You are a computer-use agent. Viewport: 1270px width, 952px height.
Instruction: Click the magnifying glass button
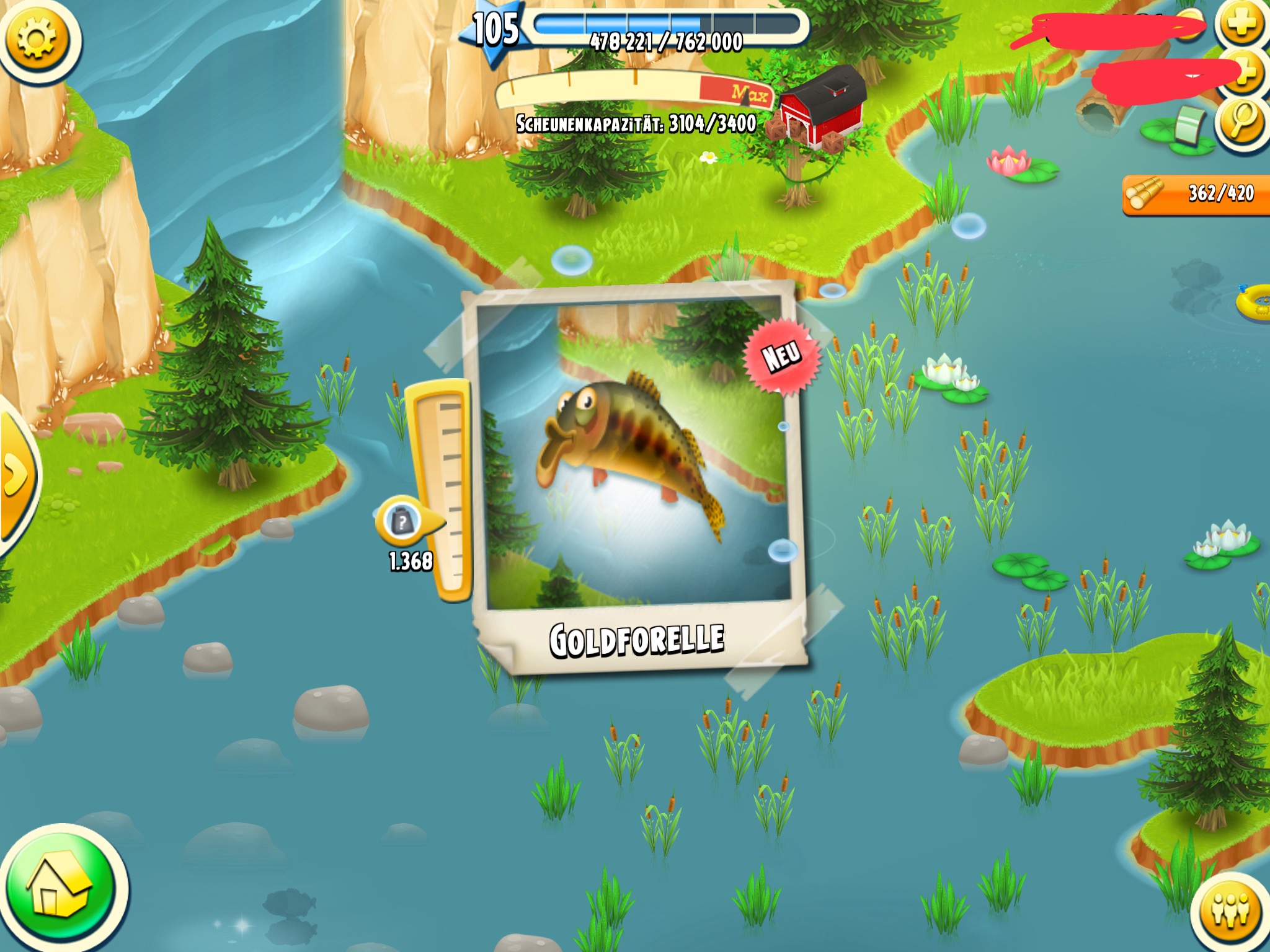pyautogui.click(x=1241, y=121)
